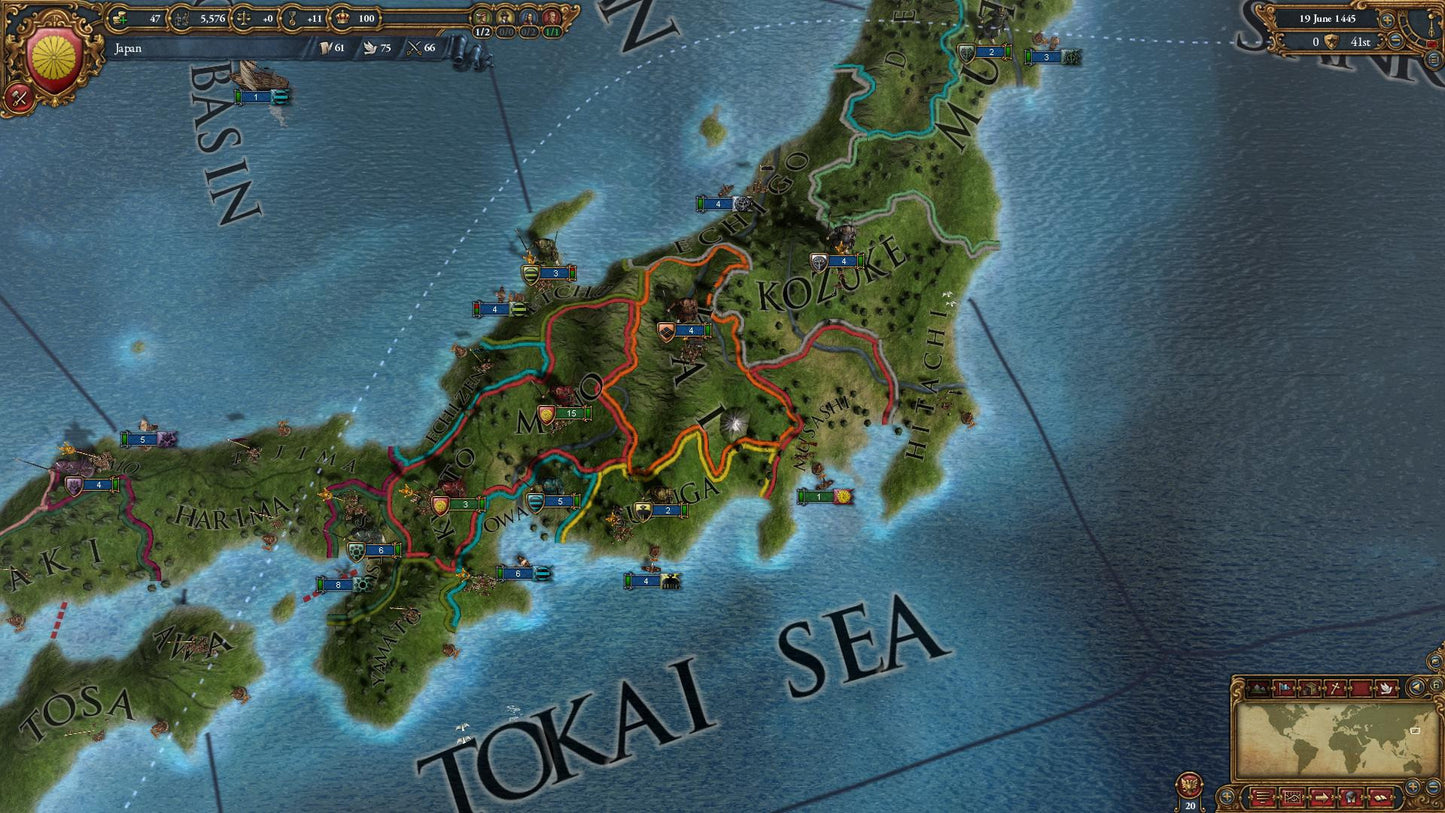The image size is (1445, 813).
Task: Open the terrain mapmode icon
Action: [1258, 688]
